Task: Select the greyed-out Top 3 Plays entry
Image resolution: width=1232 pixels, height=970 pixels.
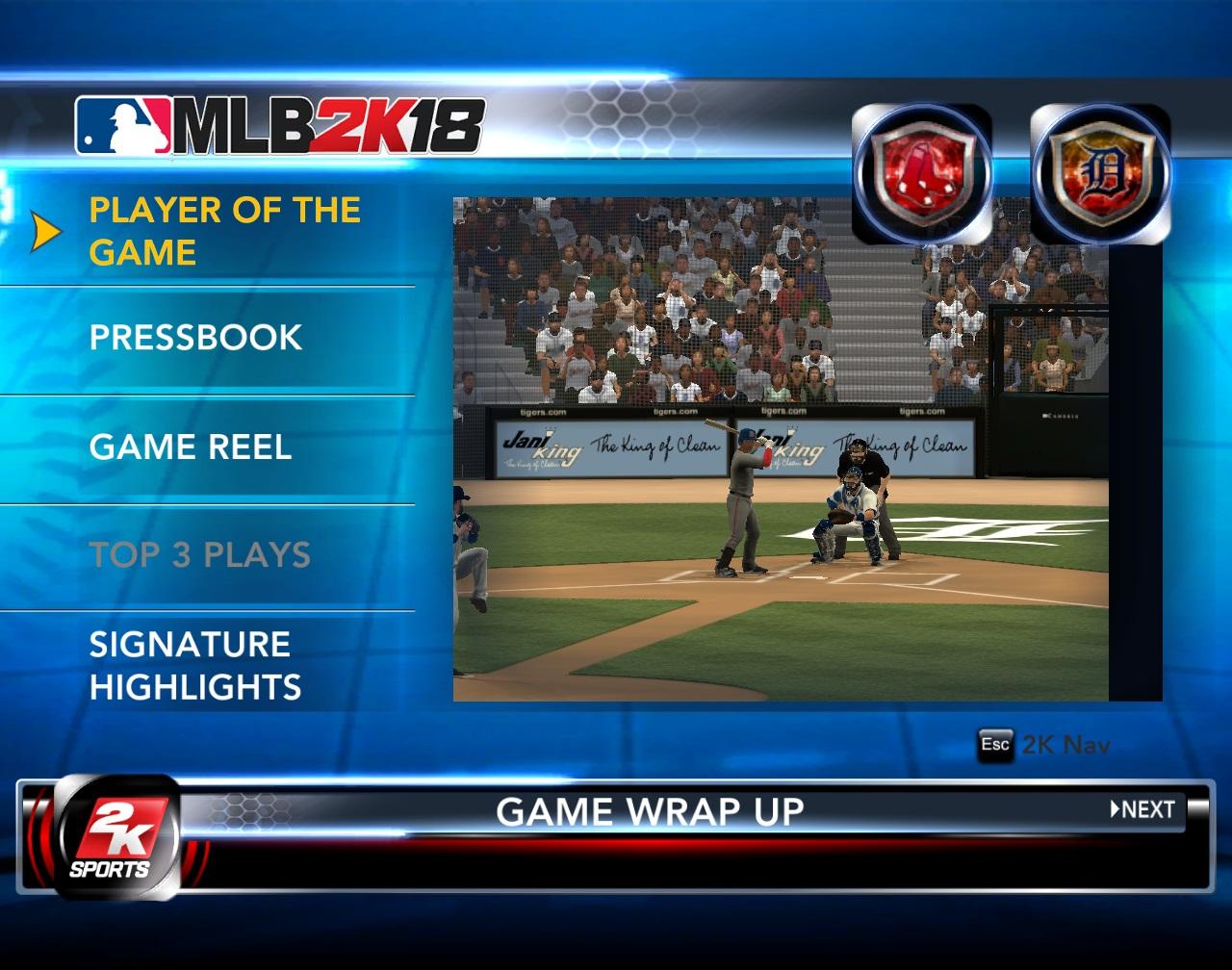Action: click(x=199, y=555)
